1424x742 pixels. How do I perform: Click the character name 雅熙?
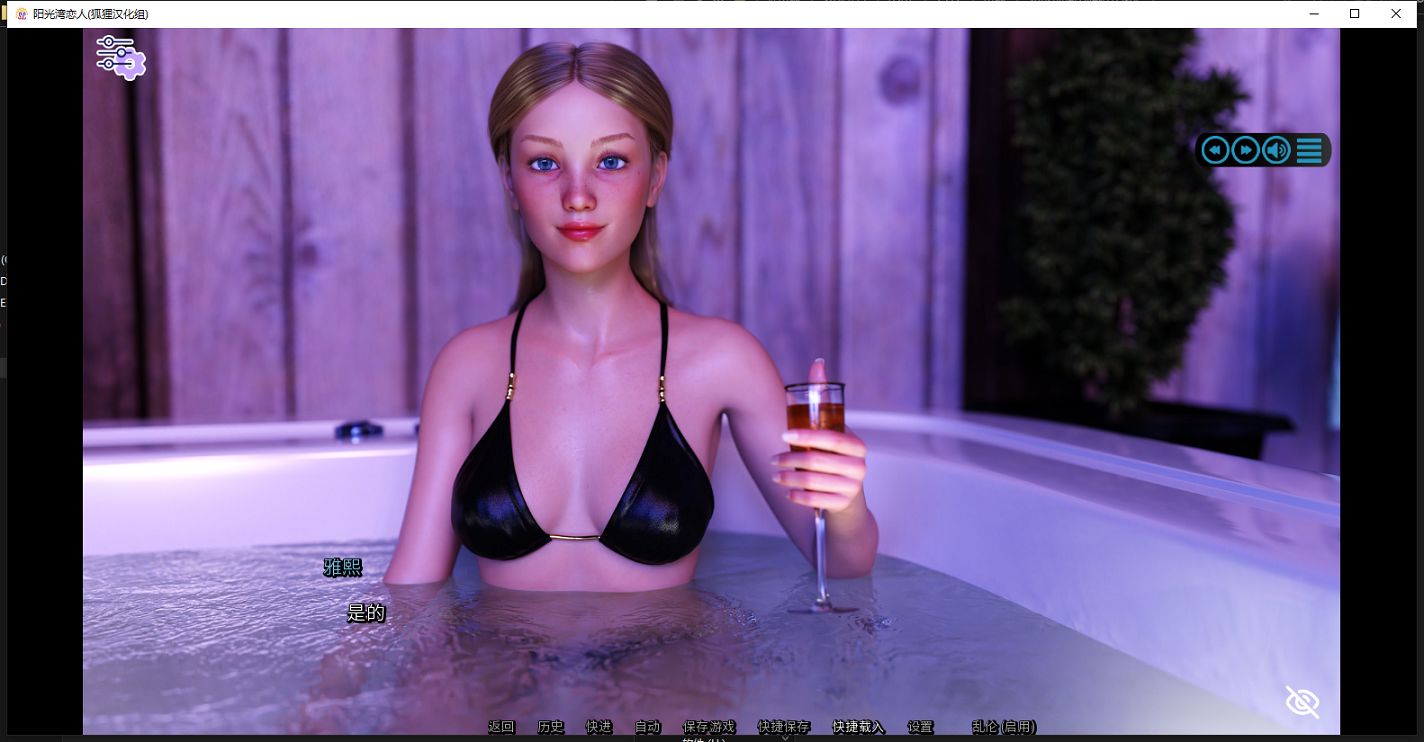point(345,567)
